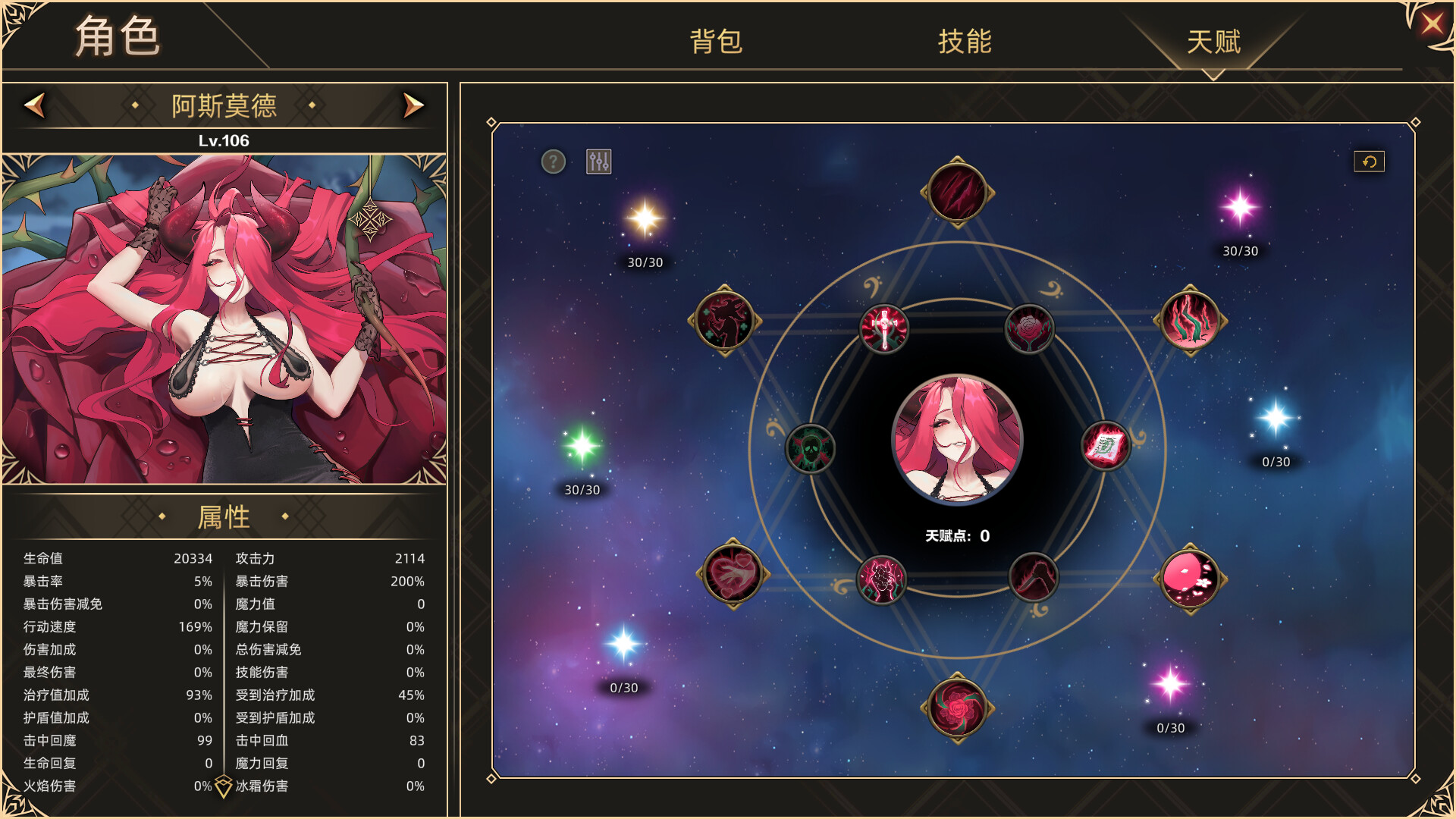Select the burning scroll talent node

pos(1106,446)
